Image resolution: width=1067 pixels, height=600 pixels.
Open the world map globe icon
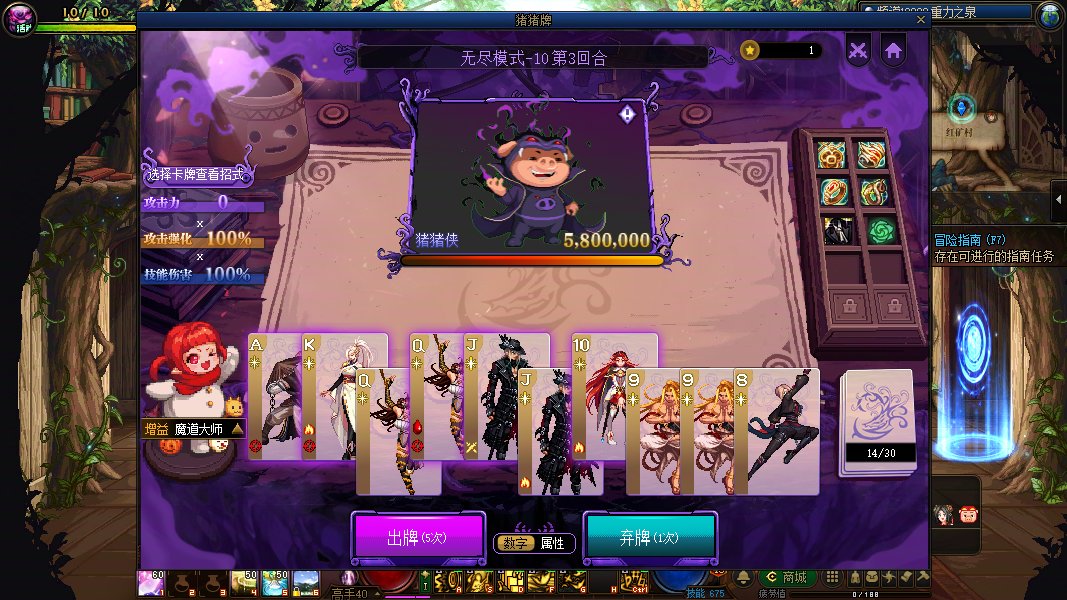pos(1050,15)
